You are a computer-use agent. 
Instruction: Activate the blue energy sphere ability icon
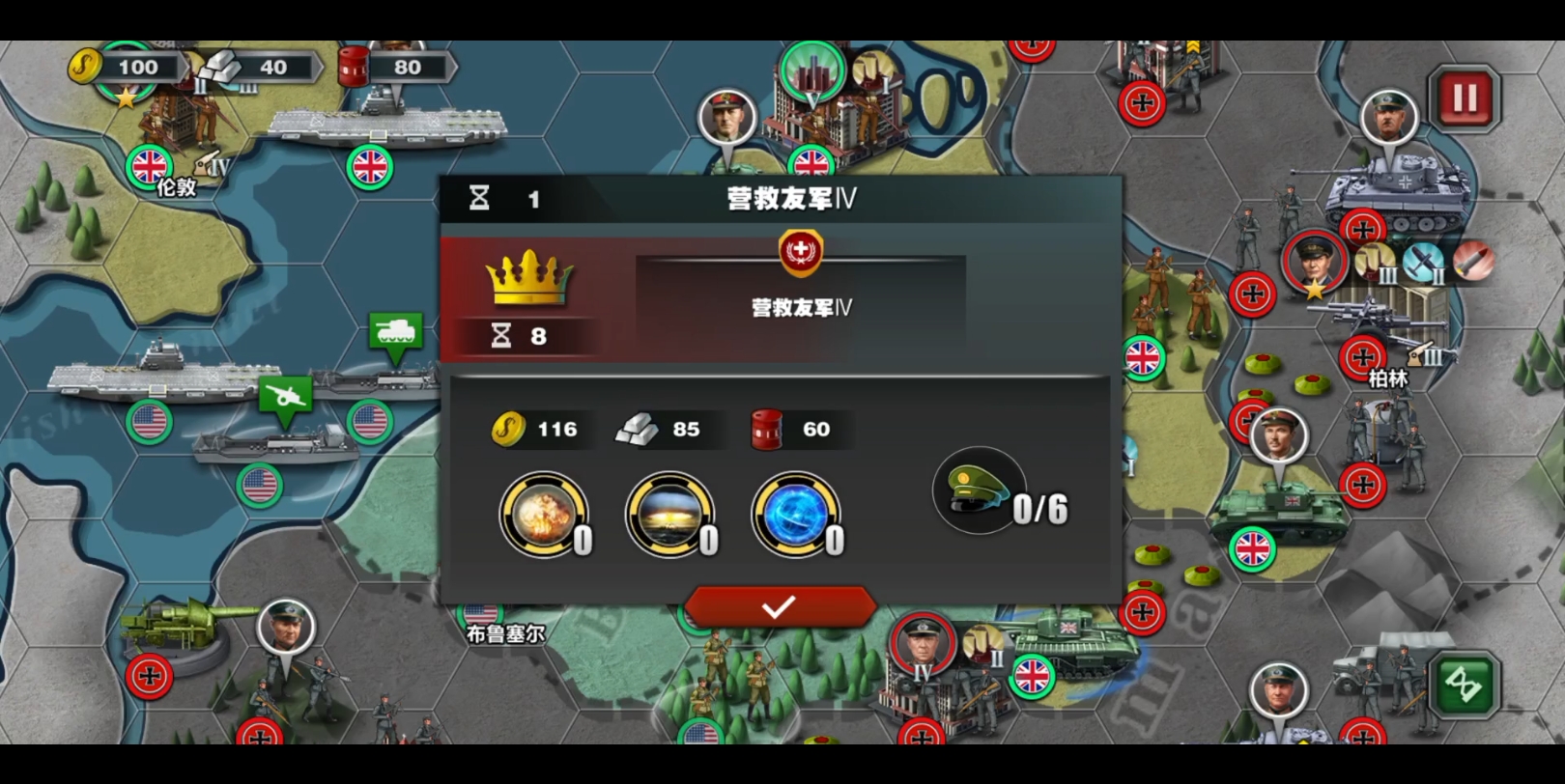[x=794, y=515]
